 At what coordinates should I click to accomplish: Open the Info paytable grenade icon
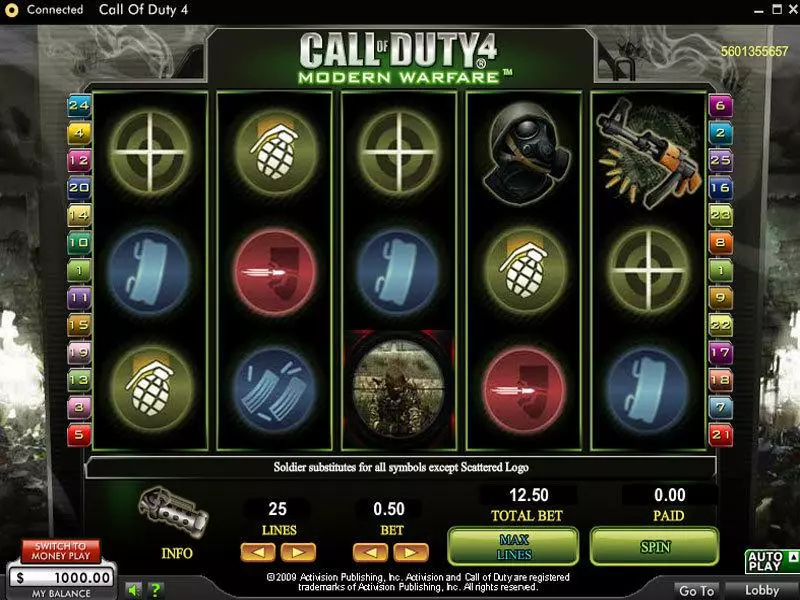pos(176,510)
